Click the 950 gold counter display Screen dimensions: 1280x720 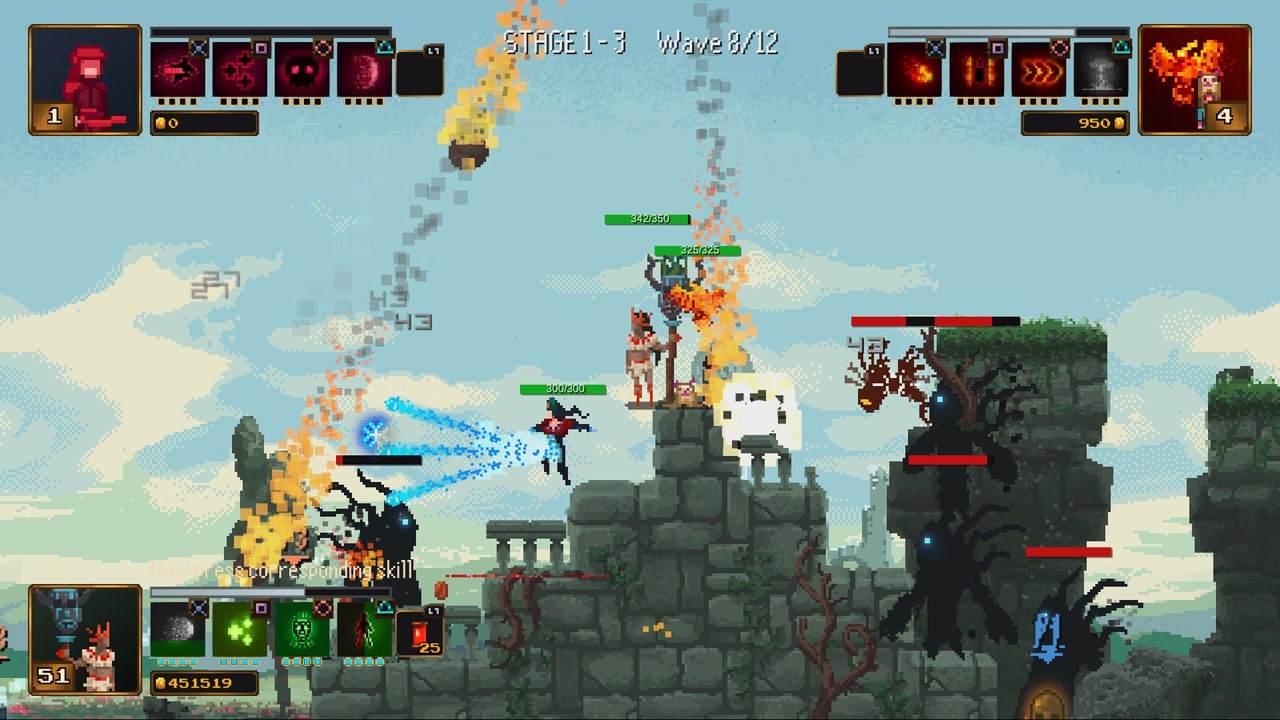coord(1074,122)
